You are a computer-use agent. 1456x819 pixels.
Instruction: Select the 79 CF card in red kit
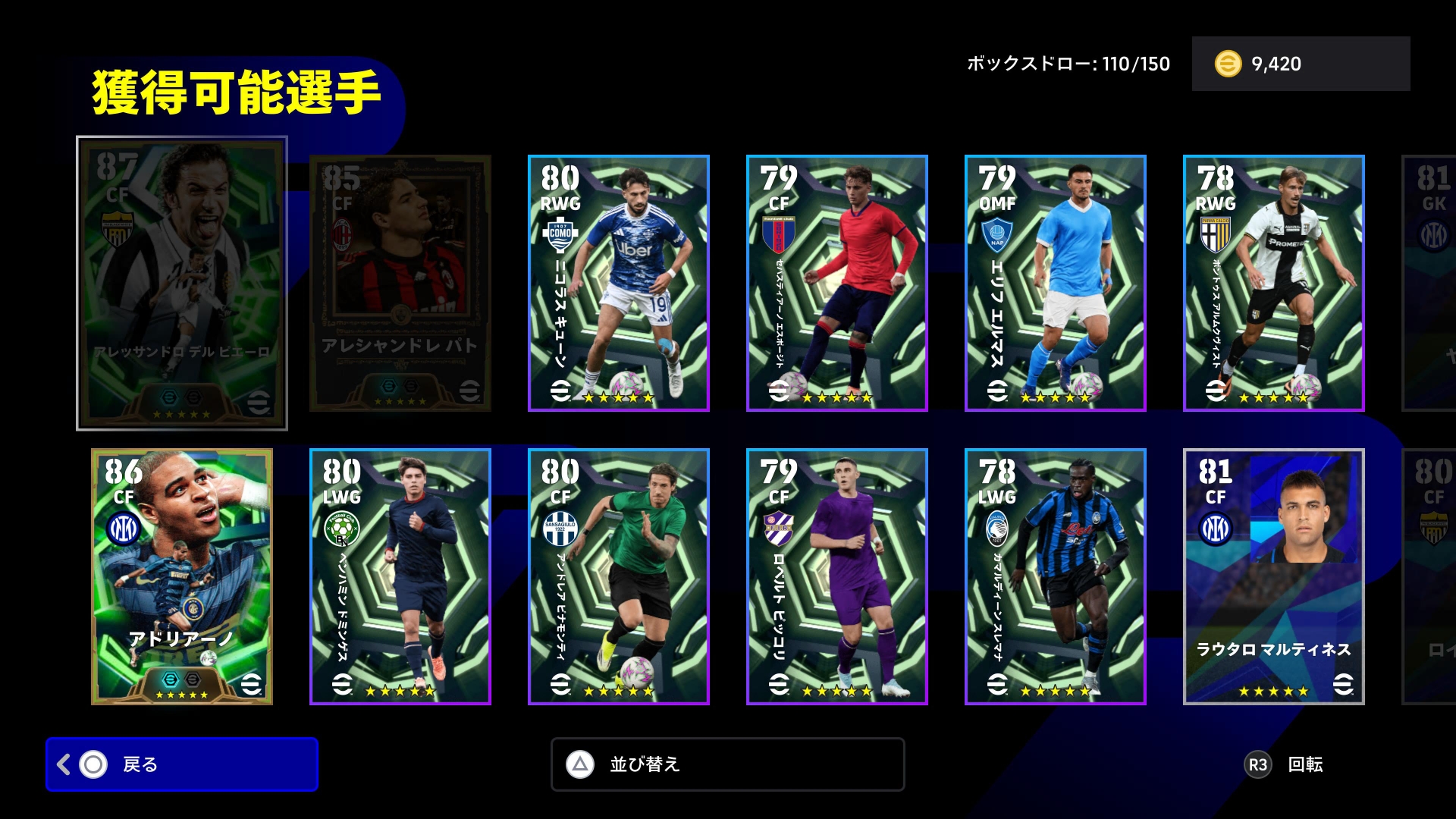[837, 284]
